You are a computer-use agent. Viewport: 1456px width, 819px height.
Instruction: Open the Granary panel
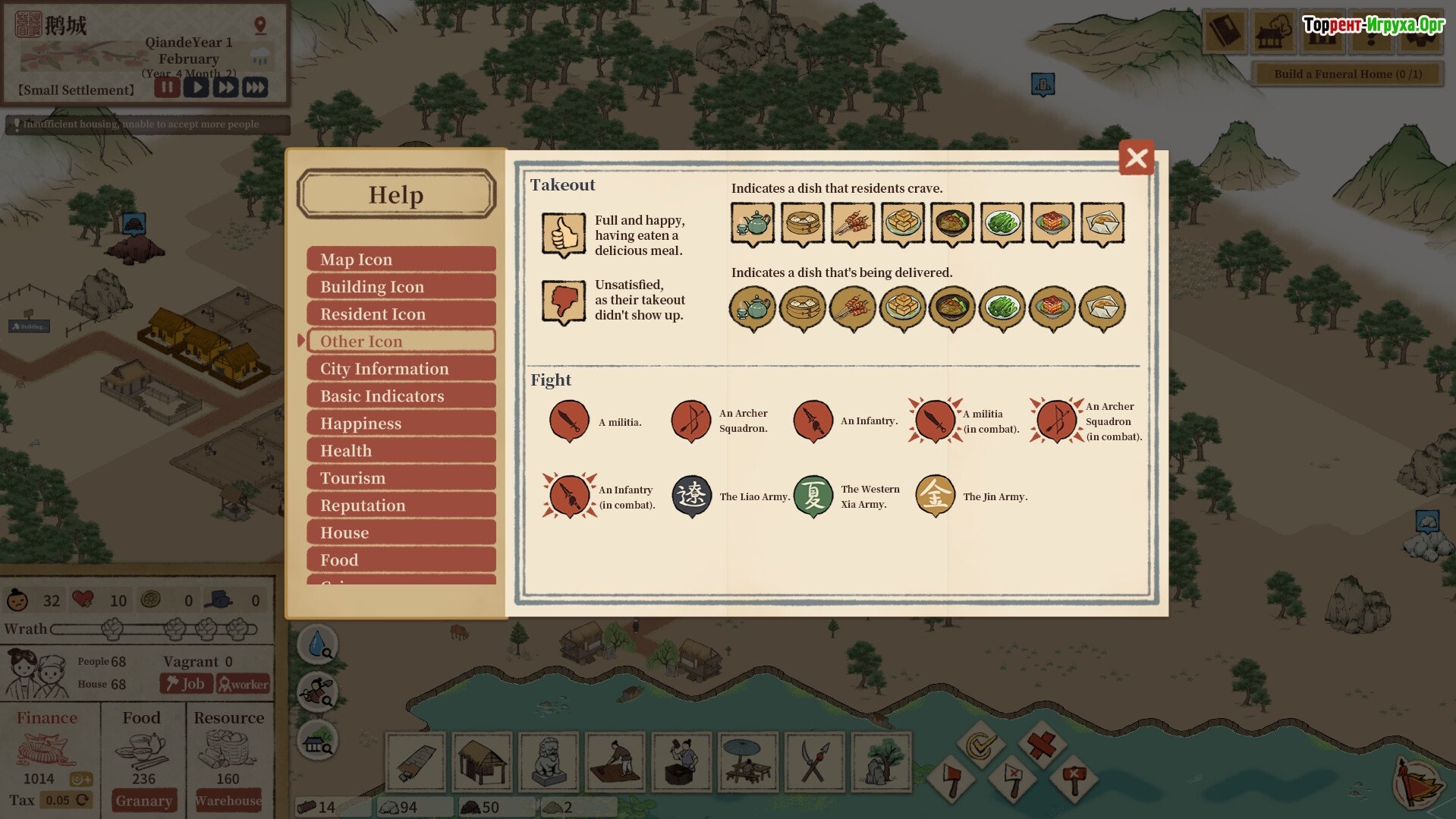tap(143, 801)
